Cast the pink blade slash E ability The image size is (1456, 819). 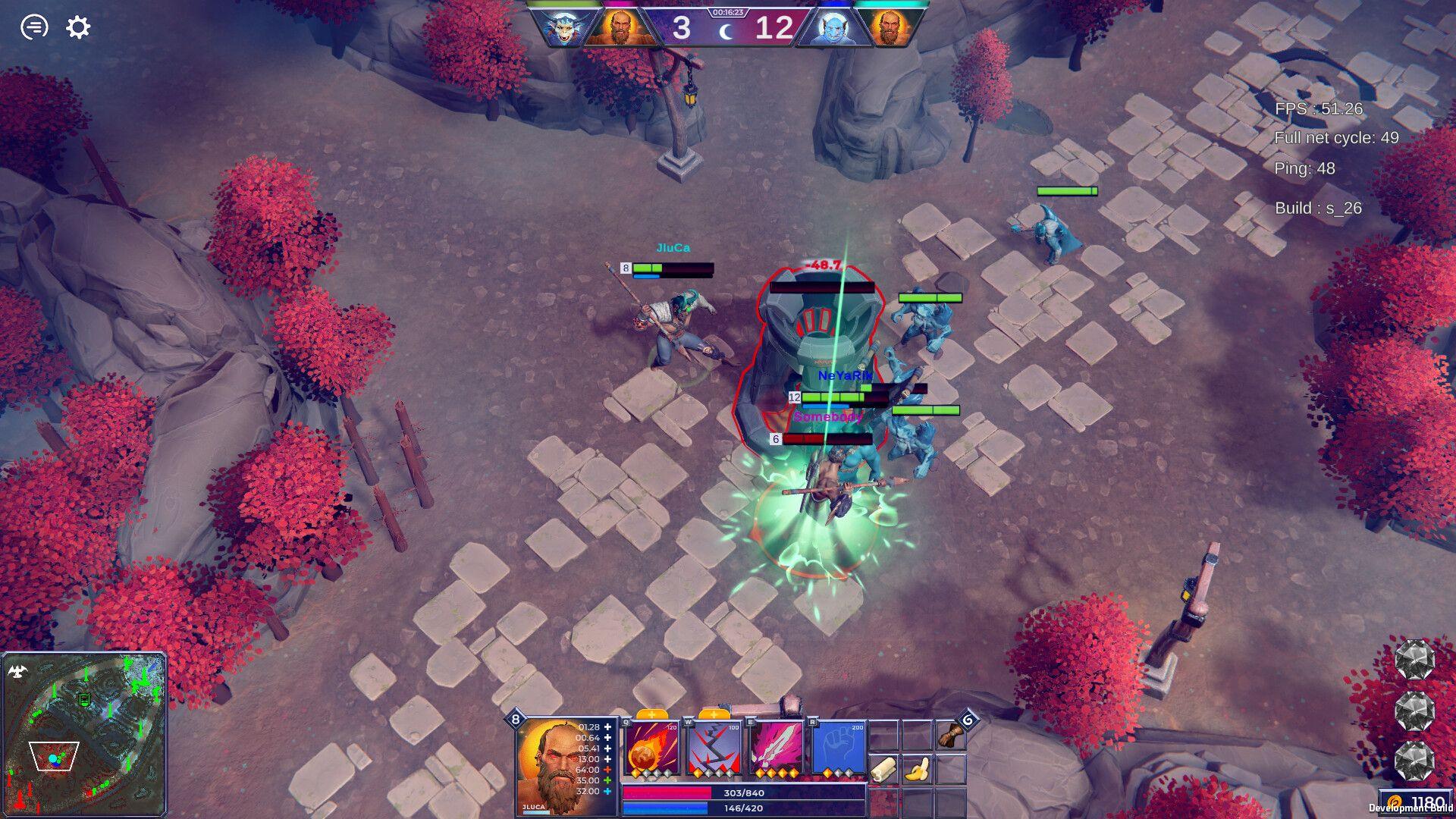[777, 749]
